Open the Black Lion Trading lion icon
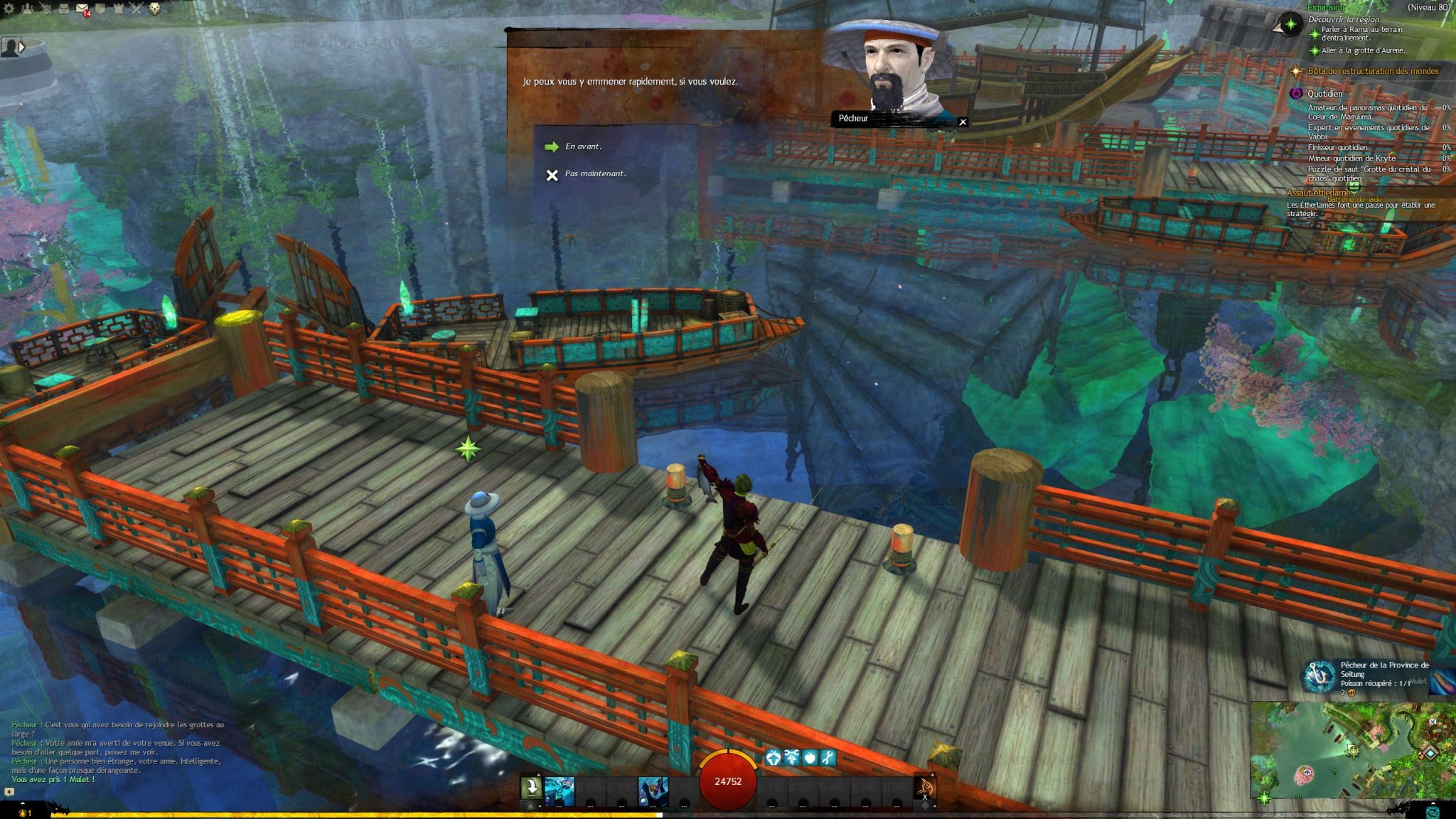Viewport: 1456px width, 819px height. pyautogui.click(x=155, y=9)
